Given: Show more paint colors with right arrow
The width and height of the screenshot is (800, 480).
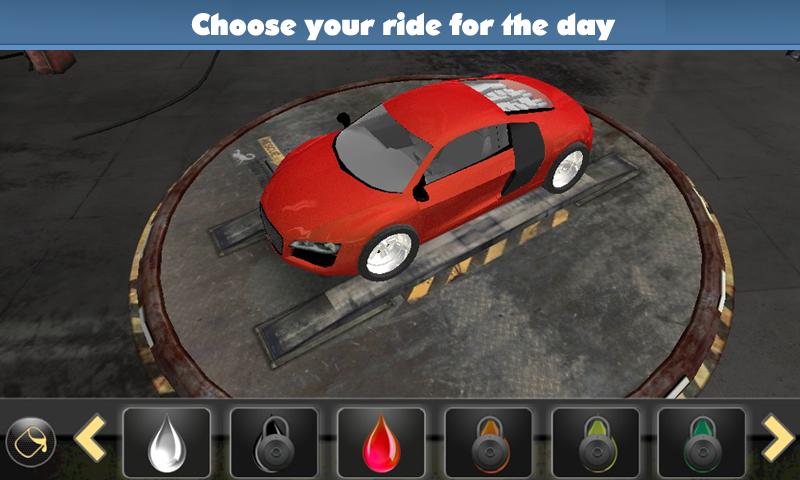Looking at the screenshot, I should click(777, 440).
